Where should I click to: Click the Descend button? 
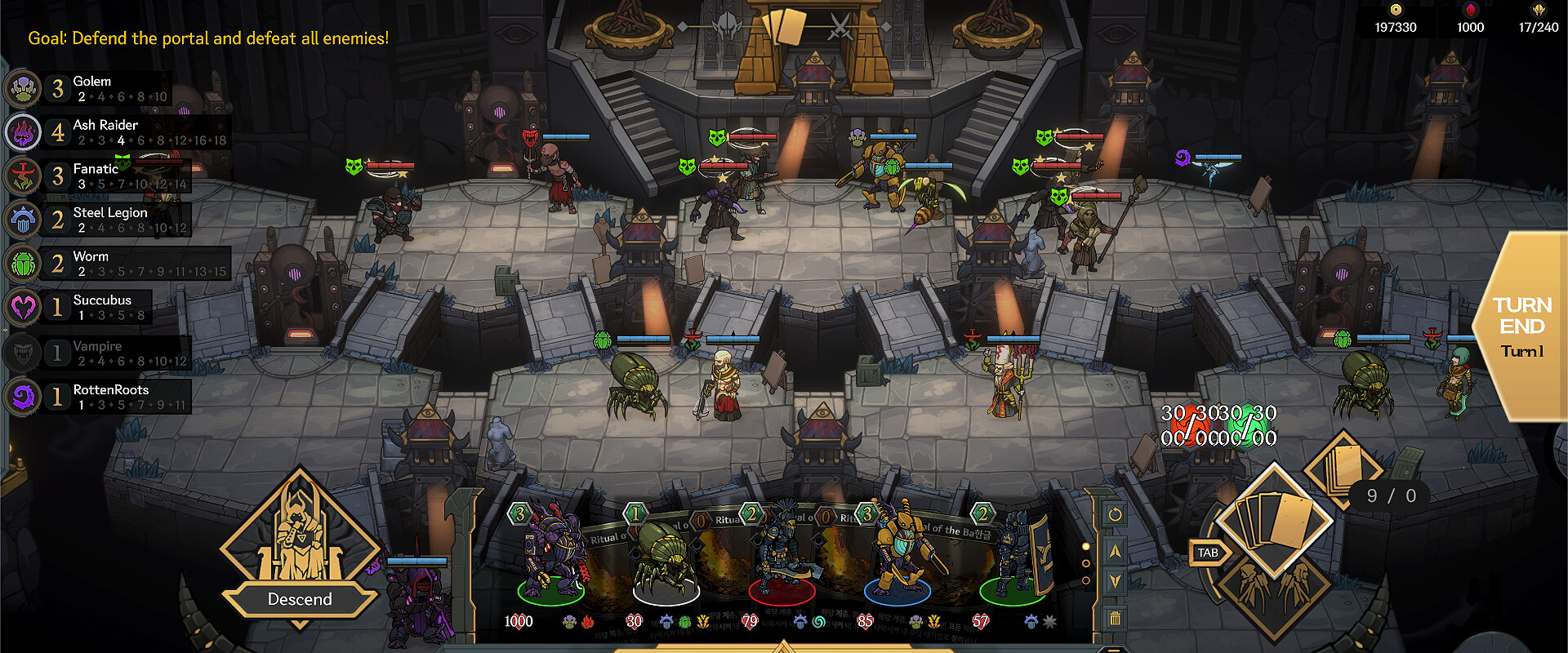coord(300,599)
